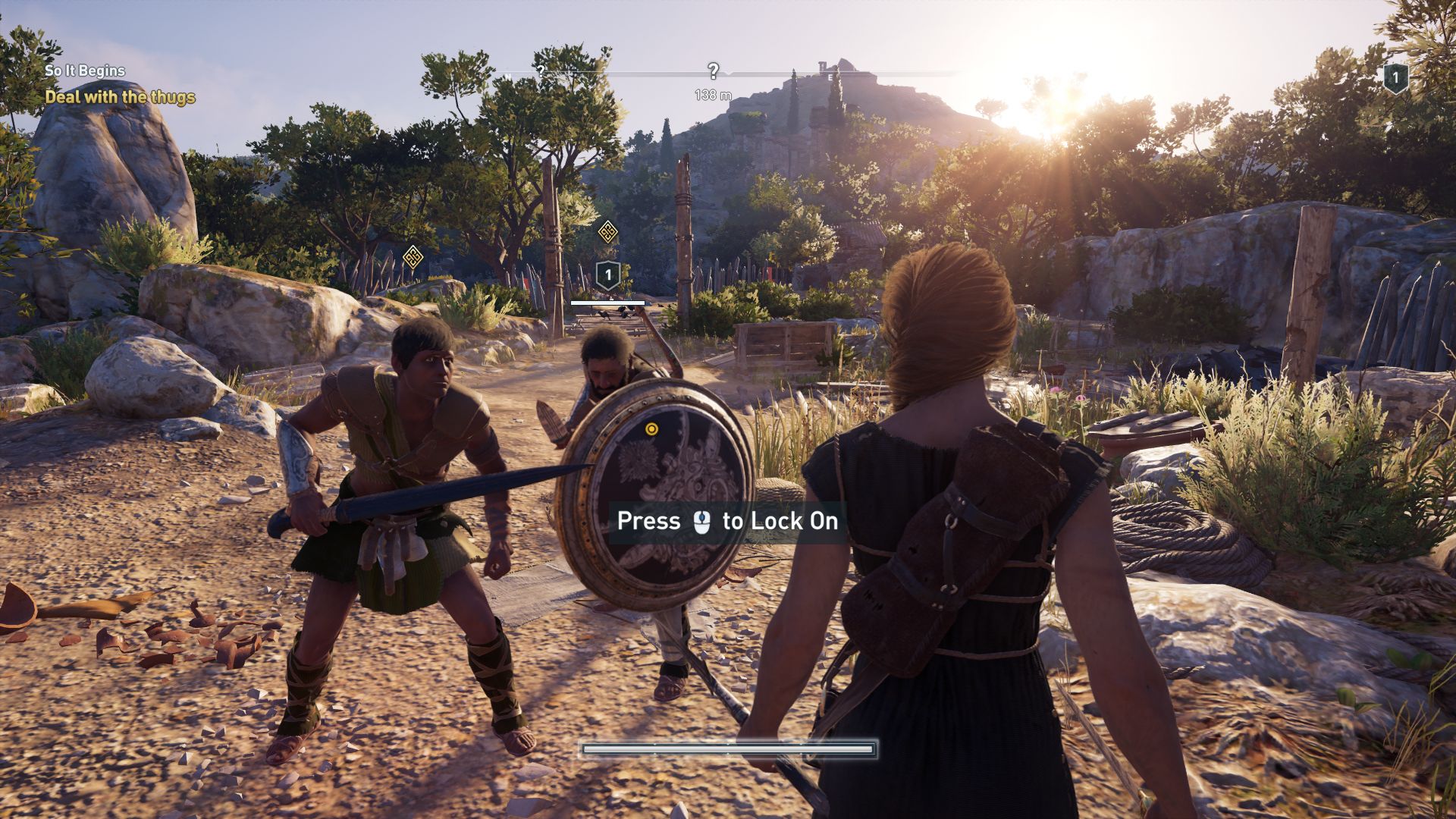The width and height of the screenshot is (1456, 819).
Task: Click the yellow lock-on target circle
Action: (x=651, y=429)
